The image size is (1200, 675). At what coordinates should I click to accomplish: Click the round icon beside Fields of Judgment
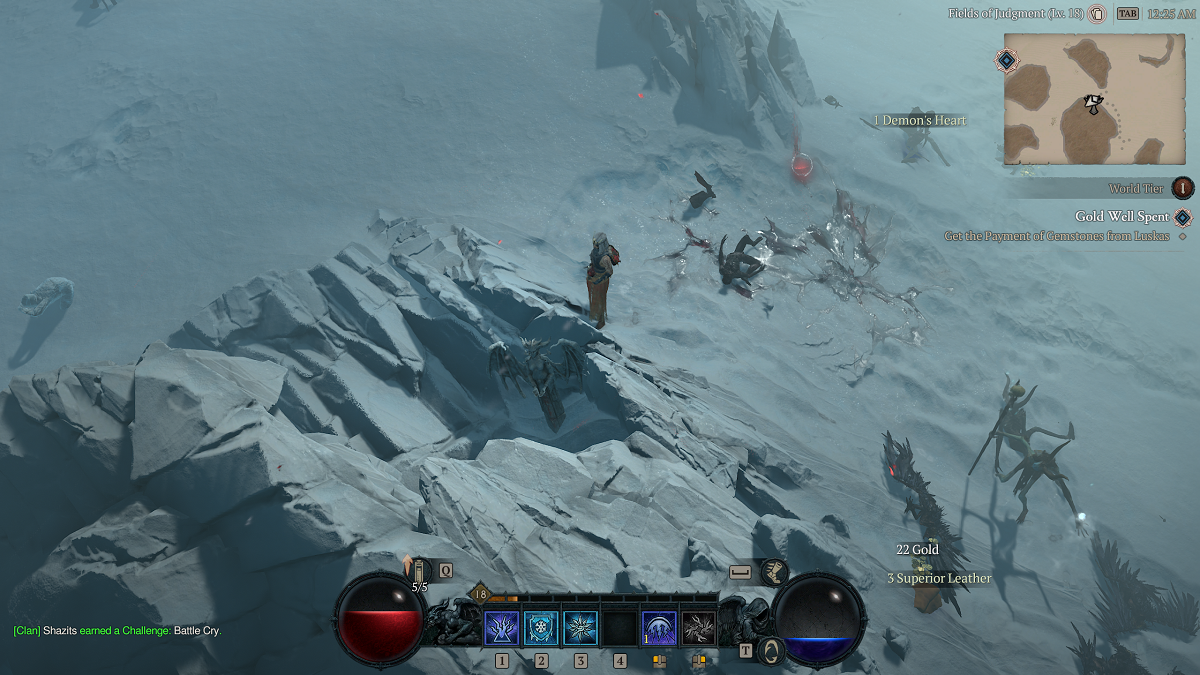[x=1097, y=14]
